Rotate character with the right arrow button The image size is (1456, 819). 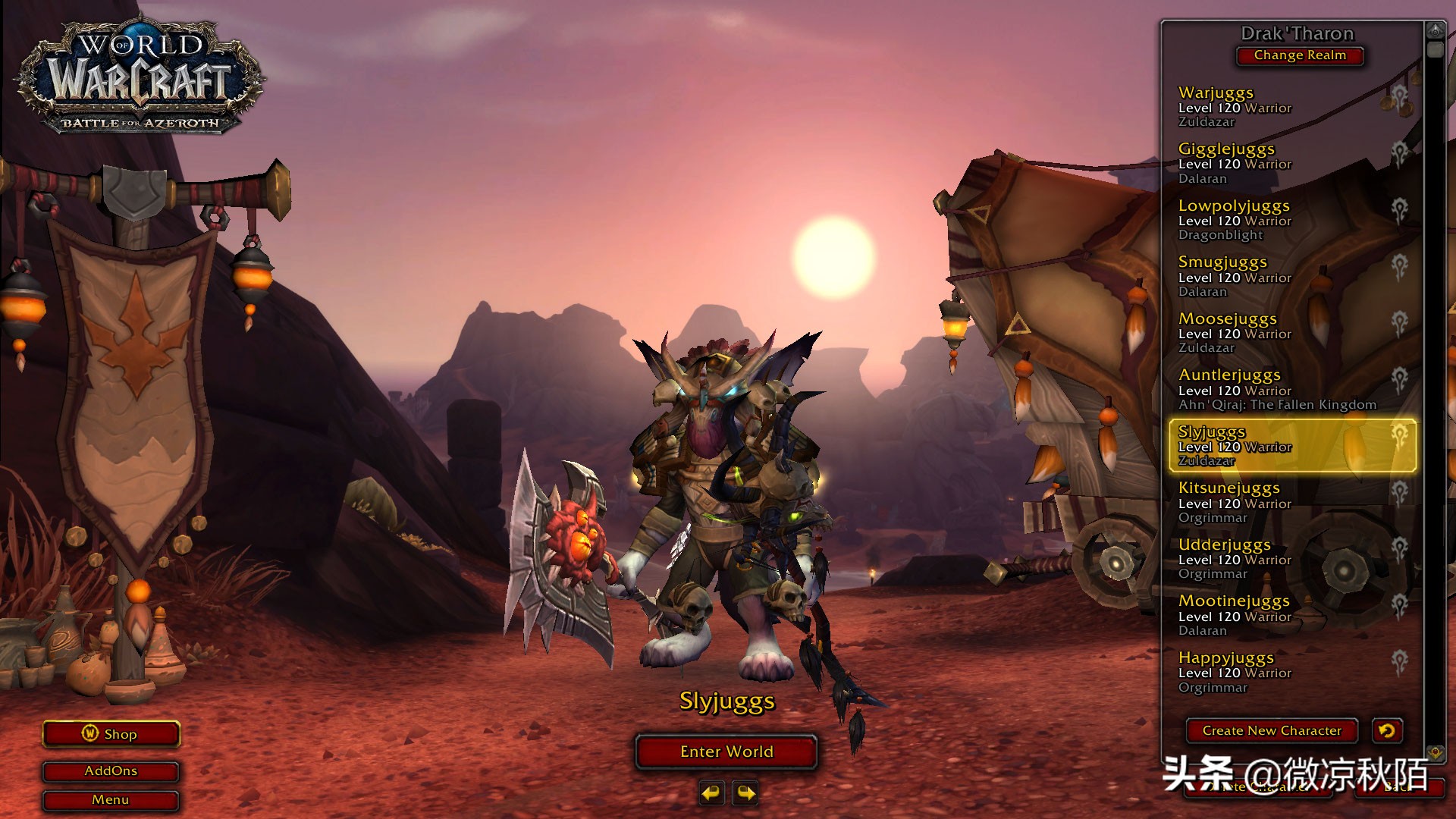pyautogui.click(x=746, y=793)
